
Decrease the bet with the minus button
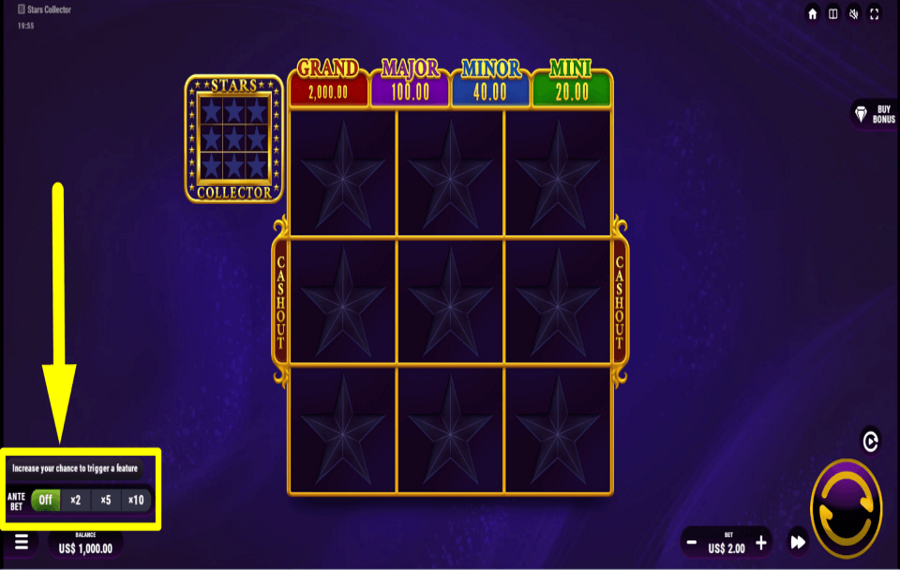(x=691, y=543)
